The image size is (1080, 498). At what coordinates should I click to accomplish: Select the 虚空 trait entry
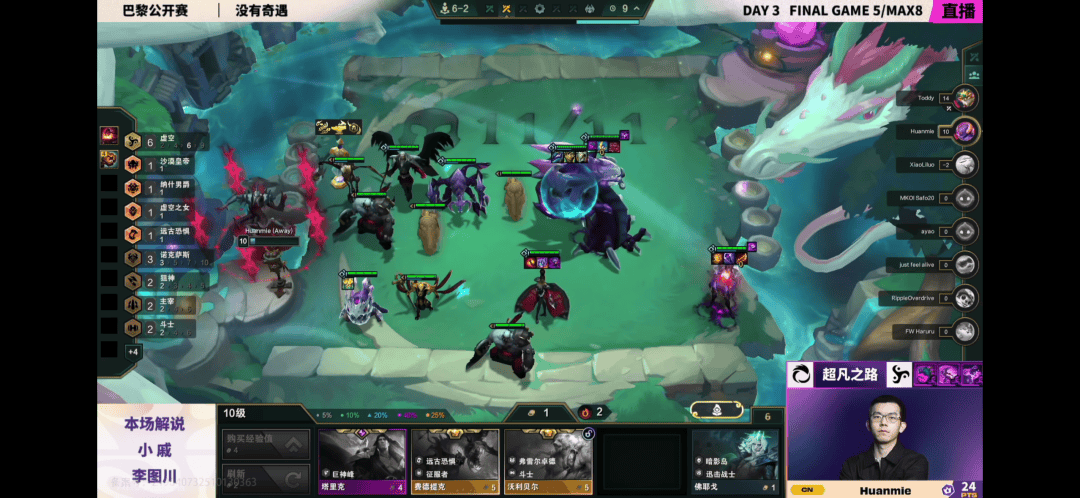(x=162, y=142)
